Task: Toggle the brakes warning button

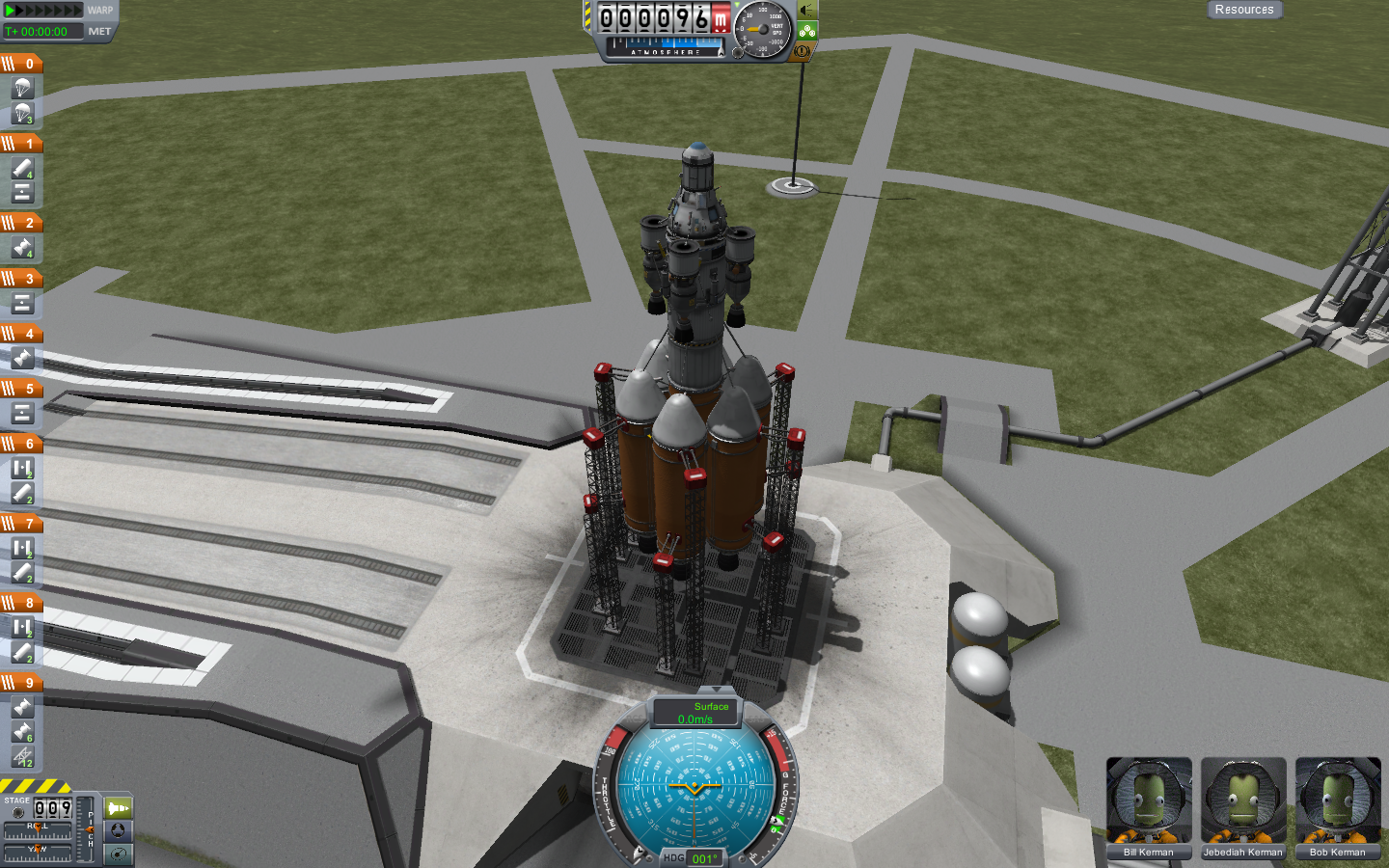Action: pos(802,51)
